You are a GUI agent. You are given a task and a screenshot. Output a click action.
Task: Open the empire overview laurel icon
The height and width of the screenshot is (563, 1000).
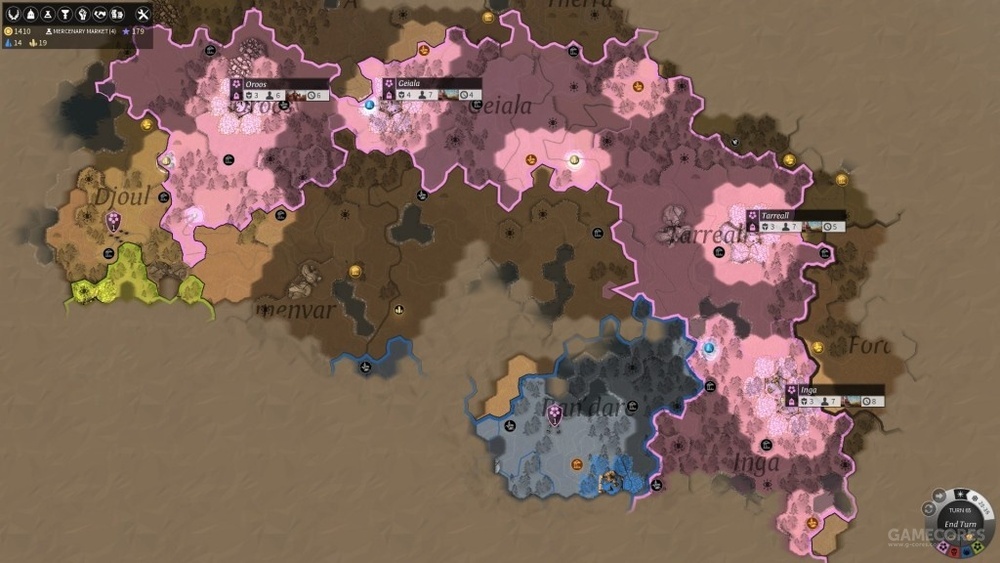(x=13, y=14)
